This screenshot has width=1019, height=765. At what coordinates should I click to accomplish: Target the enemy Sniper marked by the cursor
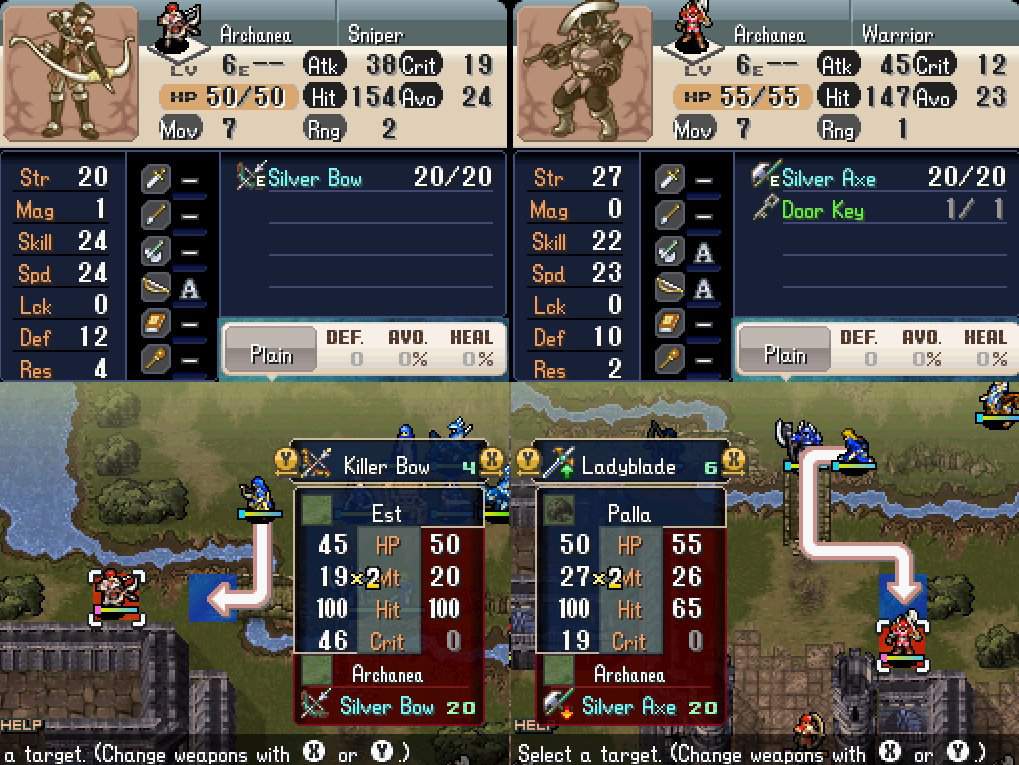pyautogui.click(x=117, y=597)
